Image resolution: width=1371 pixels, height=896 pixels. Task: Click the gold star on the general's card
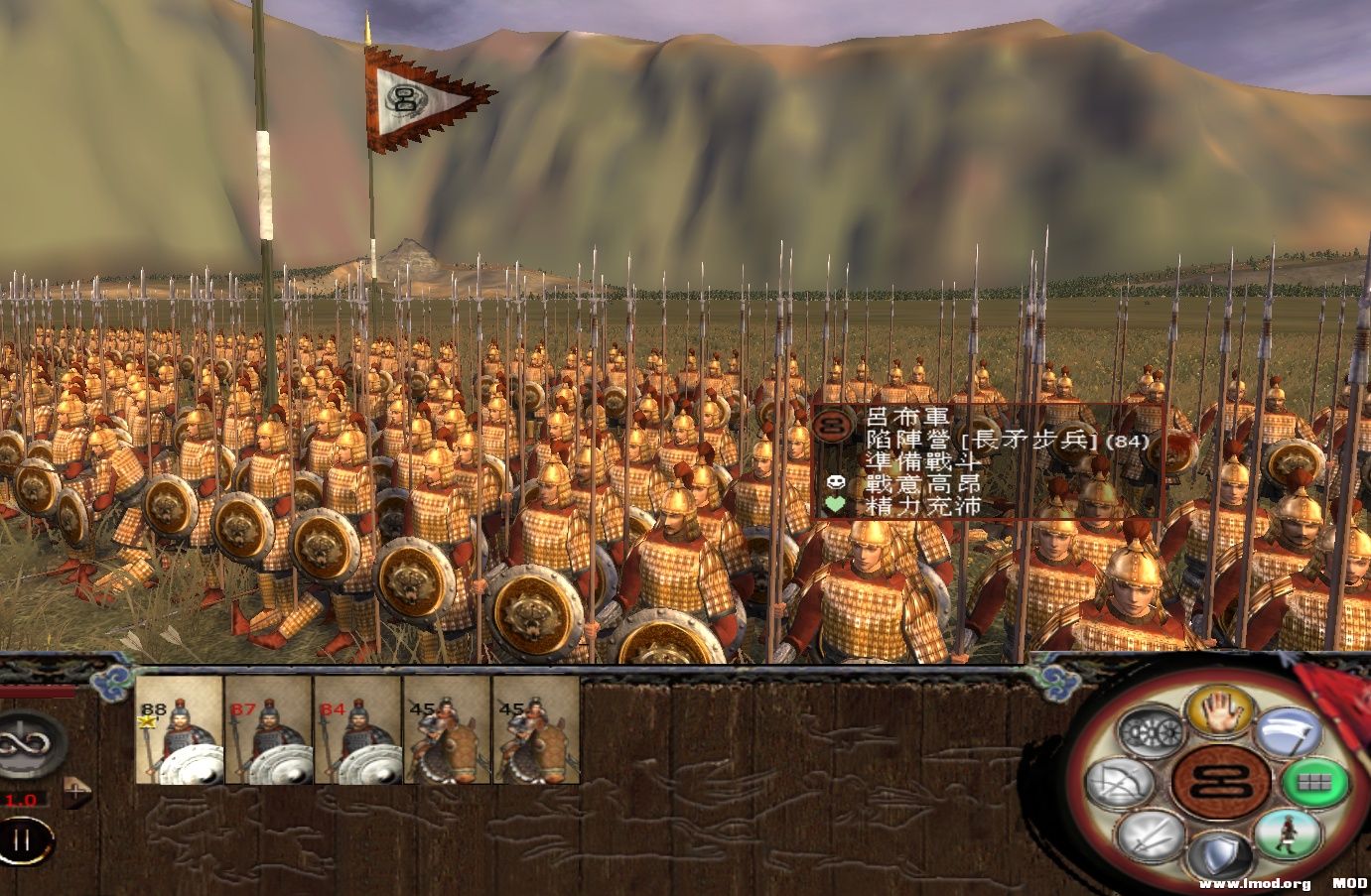147,720
